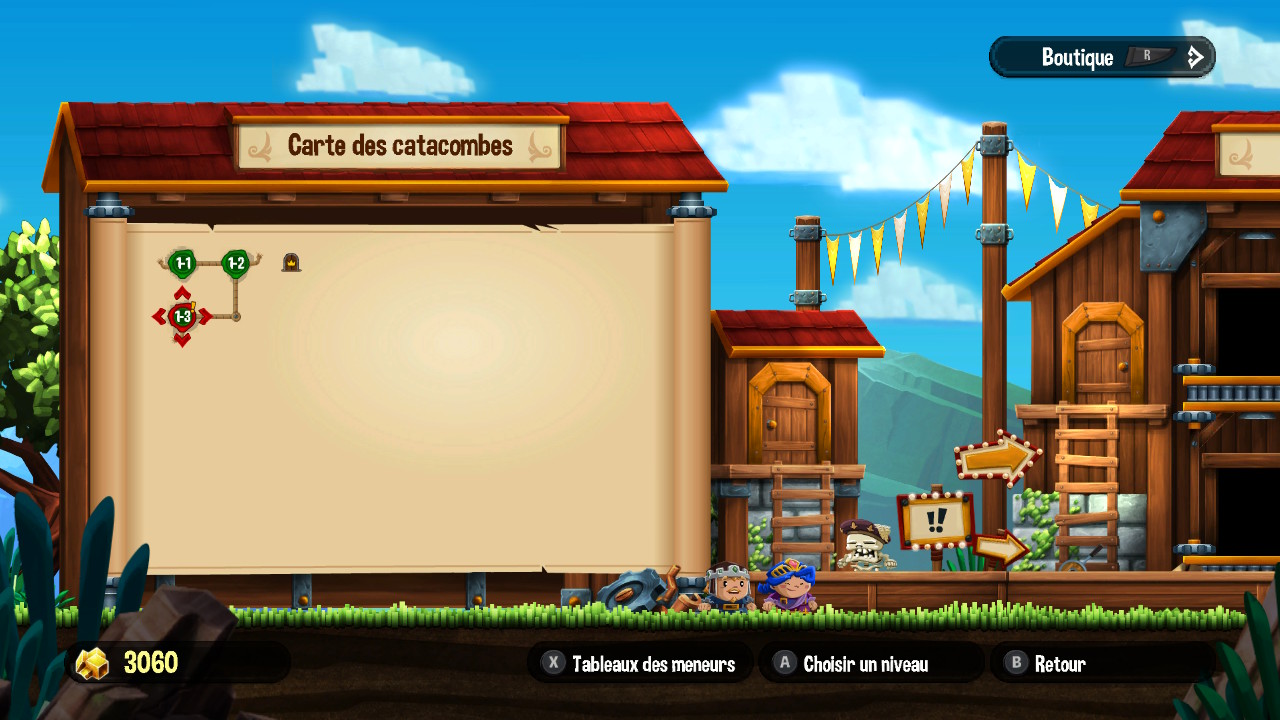Select level node 1-2 on the map
Image resolution: width=1280 pixels, height=720 pixels.
236,263
